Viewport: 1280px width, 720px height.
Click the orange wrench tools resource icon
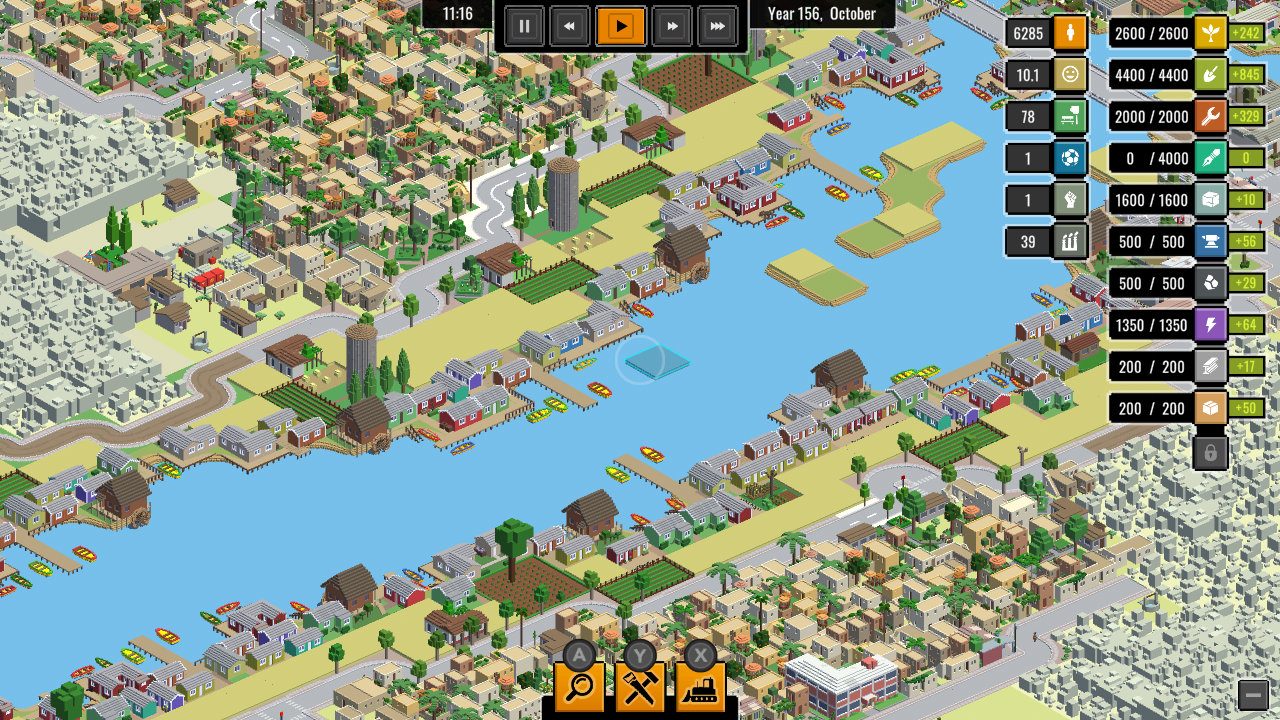[x=1210, y=117]
